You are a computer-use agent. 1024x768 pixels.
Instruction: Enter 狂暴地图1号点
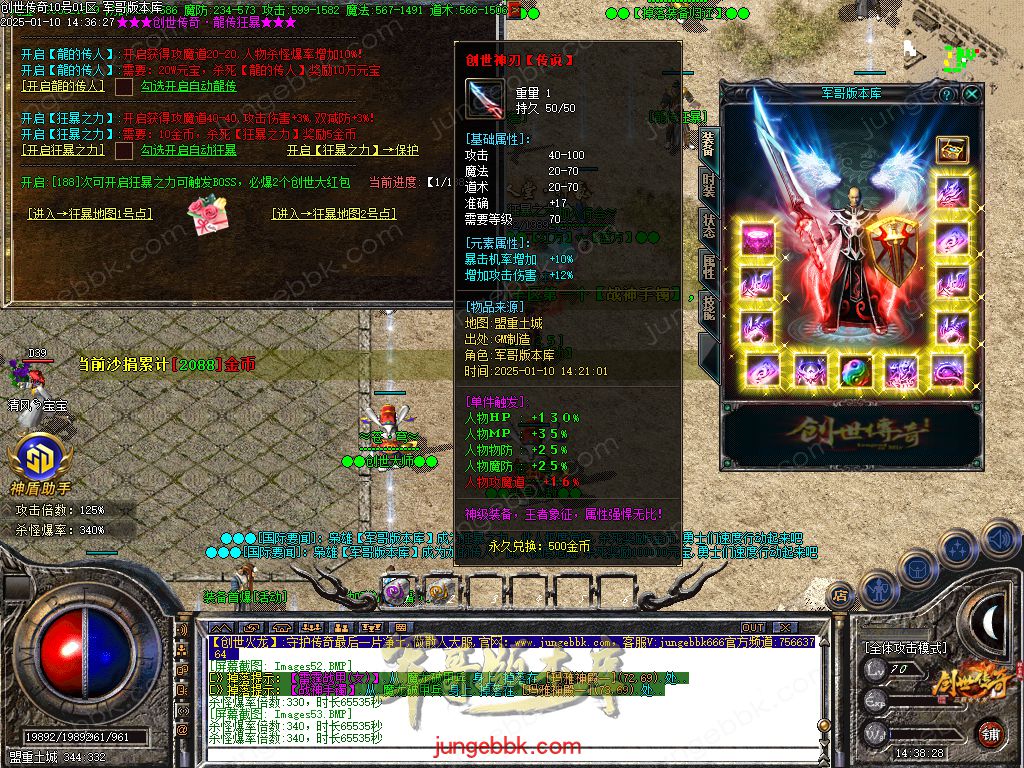(90, 214)
